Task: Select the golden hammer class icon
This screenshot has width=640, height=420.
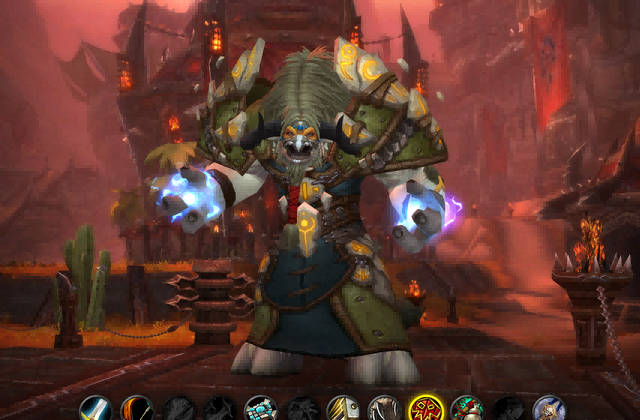Action: click(x=343, y=409)
